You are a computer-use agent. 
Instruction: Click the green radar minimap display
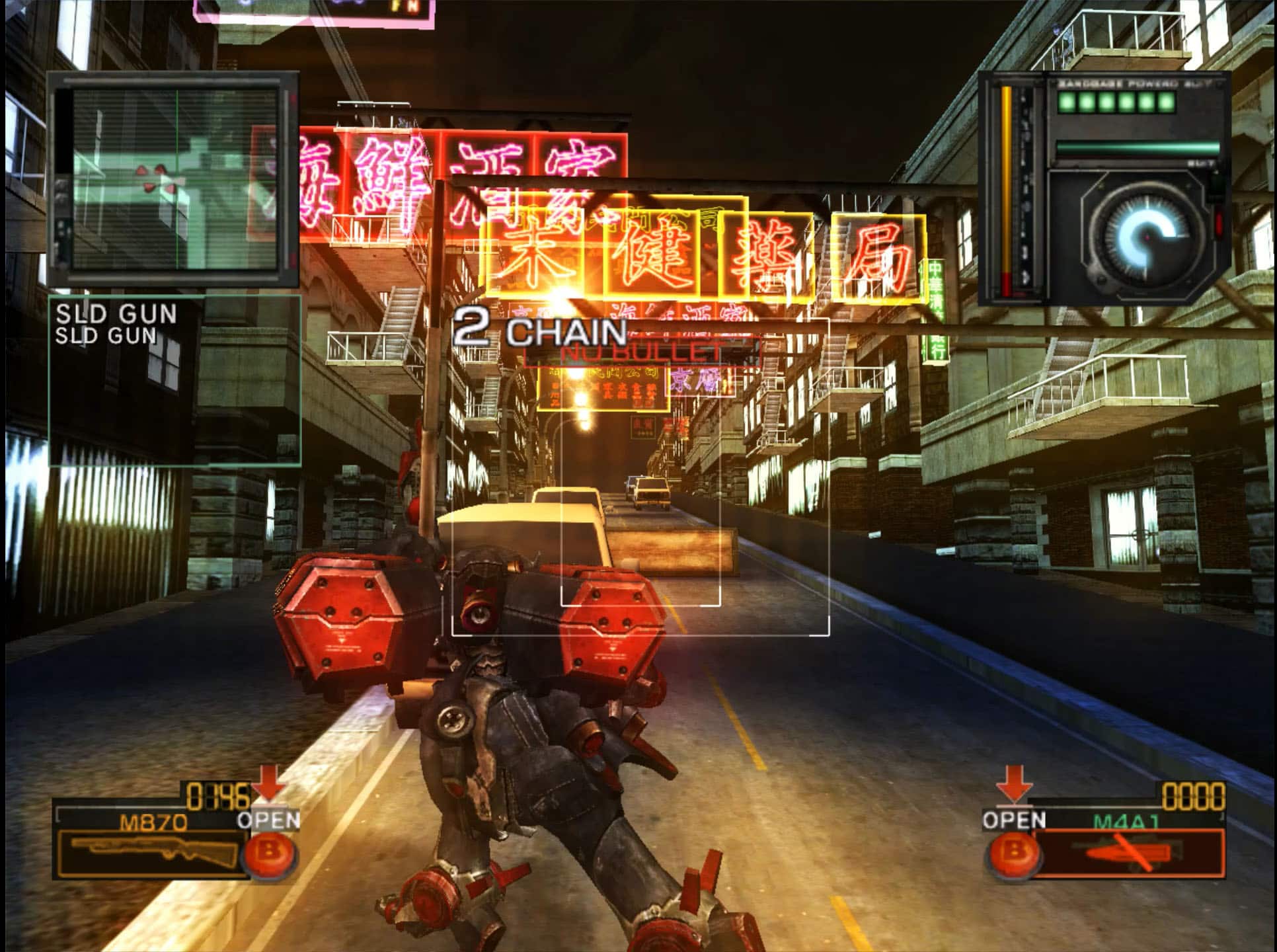[174, 178]
